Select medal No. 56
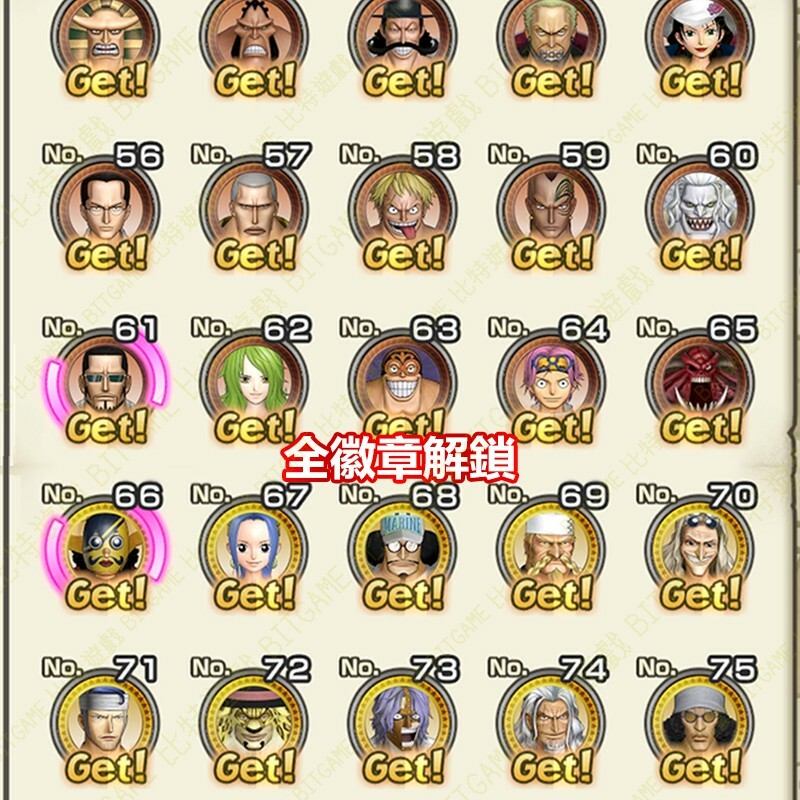The width and height of the screenshot is (800, 800). point(105,209)
